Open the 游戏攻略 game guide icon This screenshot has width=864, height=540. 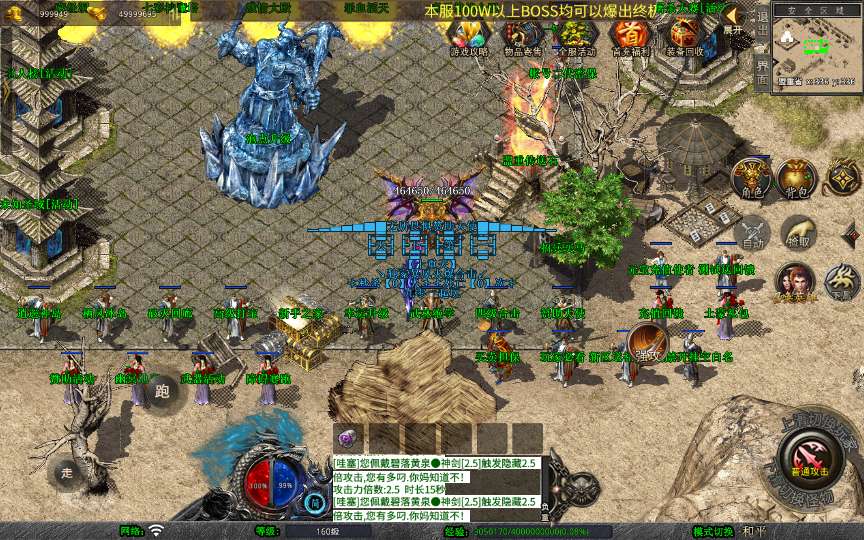[x=469, y=37]
